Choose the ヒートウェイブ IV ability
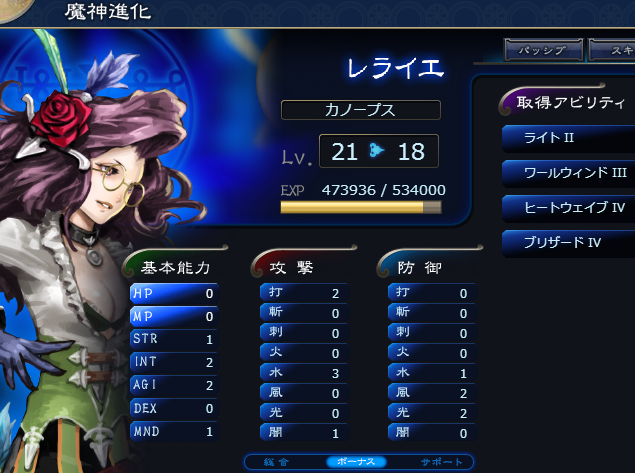 [x=567, y=207]
